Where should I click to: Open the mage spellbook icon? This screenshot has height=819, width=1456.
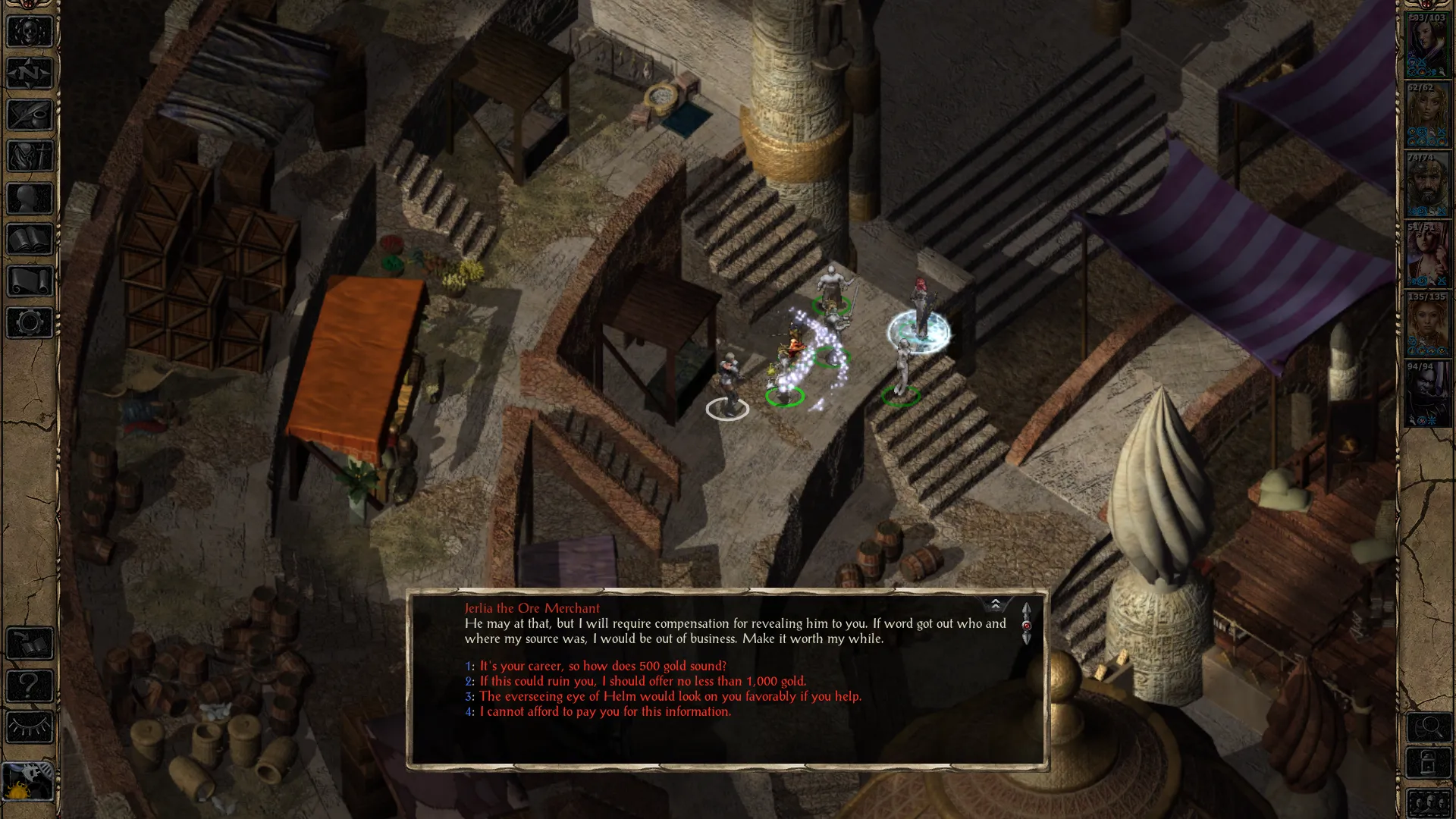[30, 240]
